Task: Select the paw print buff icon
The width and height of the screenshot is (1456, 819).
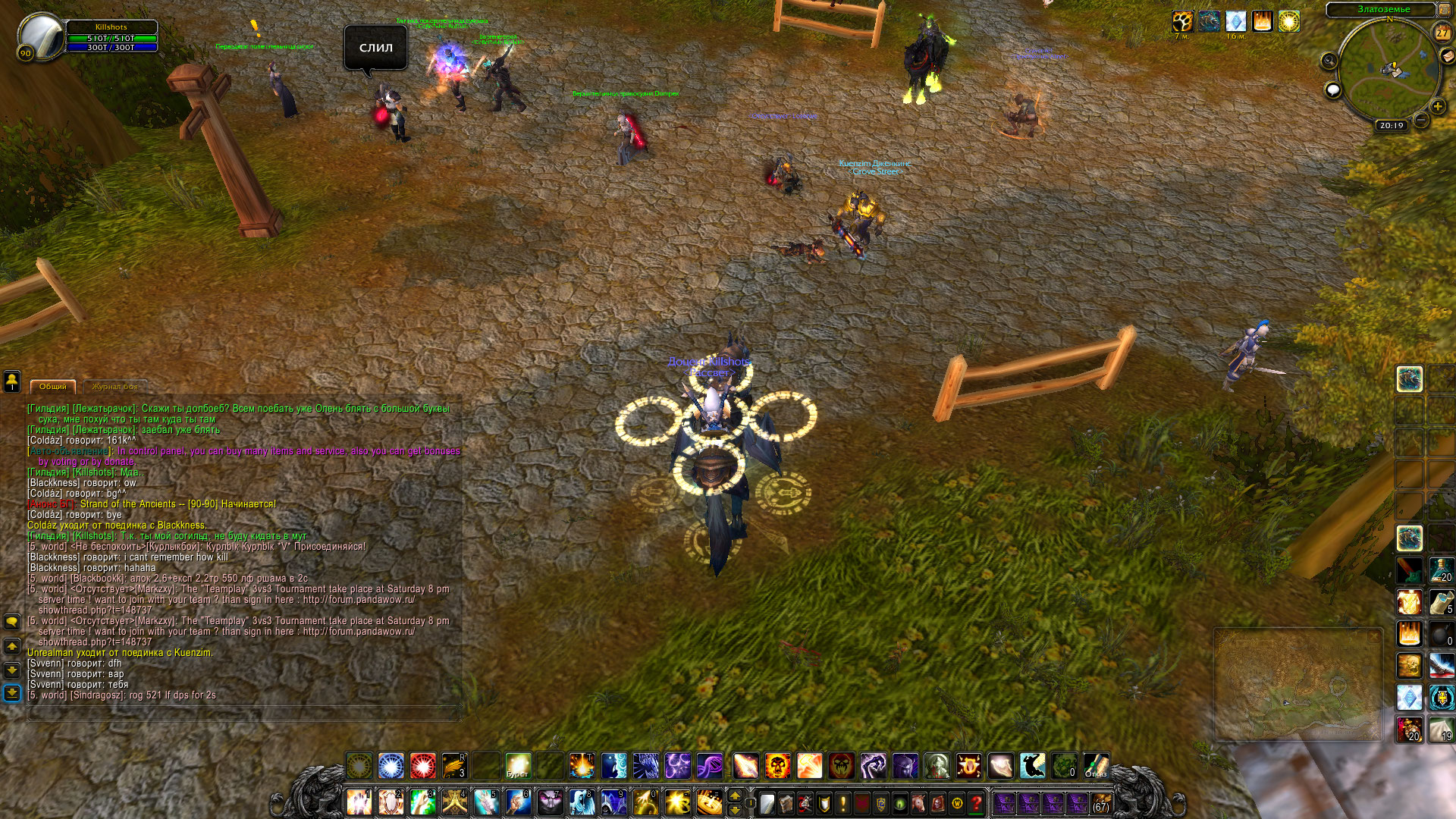Action: (x=1182, y=21)
